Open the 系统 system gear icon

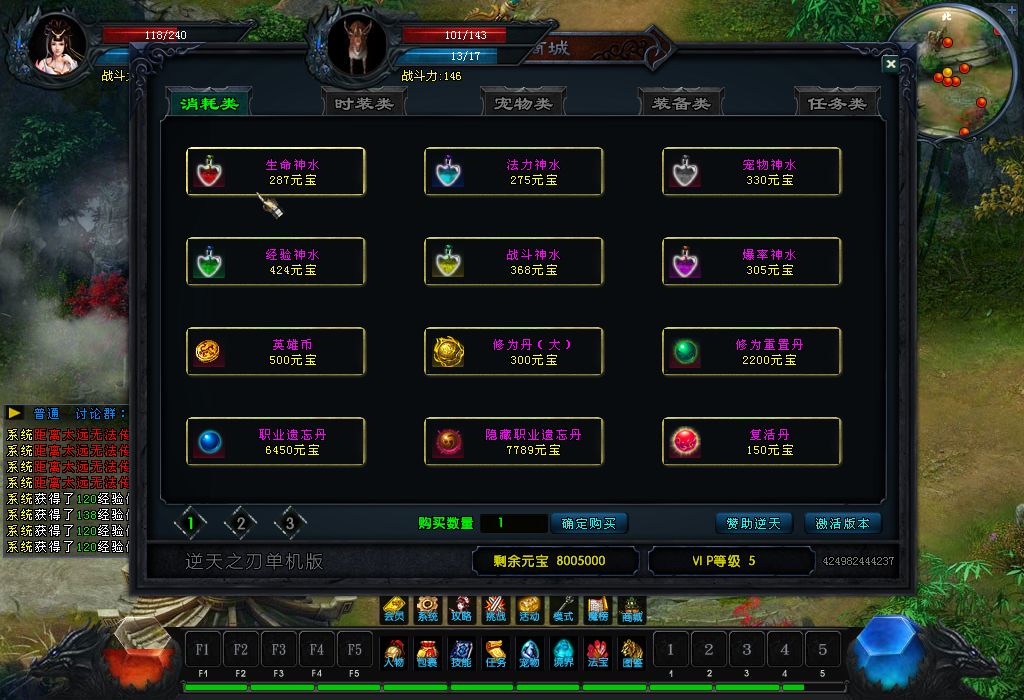tap(428, 609)
